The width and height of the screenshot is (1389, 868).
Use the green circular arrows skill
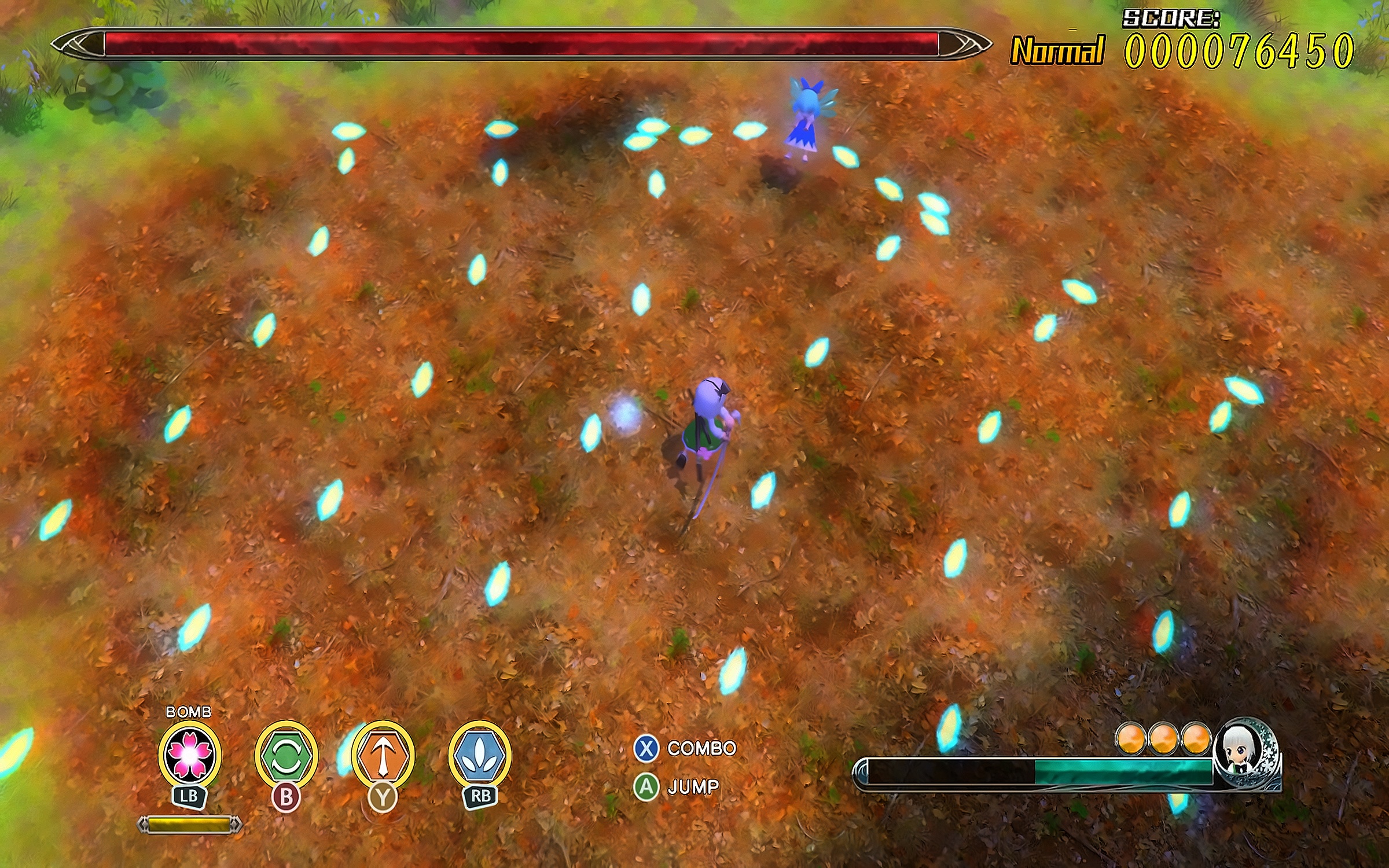(286, 755)
